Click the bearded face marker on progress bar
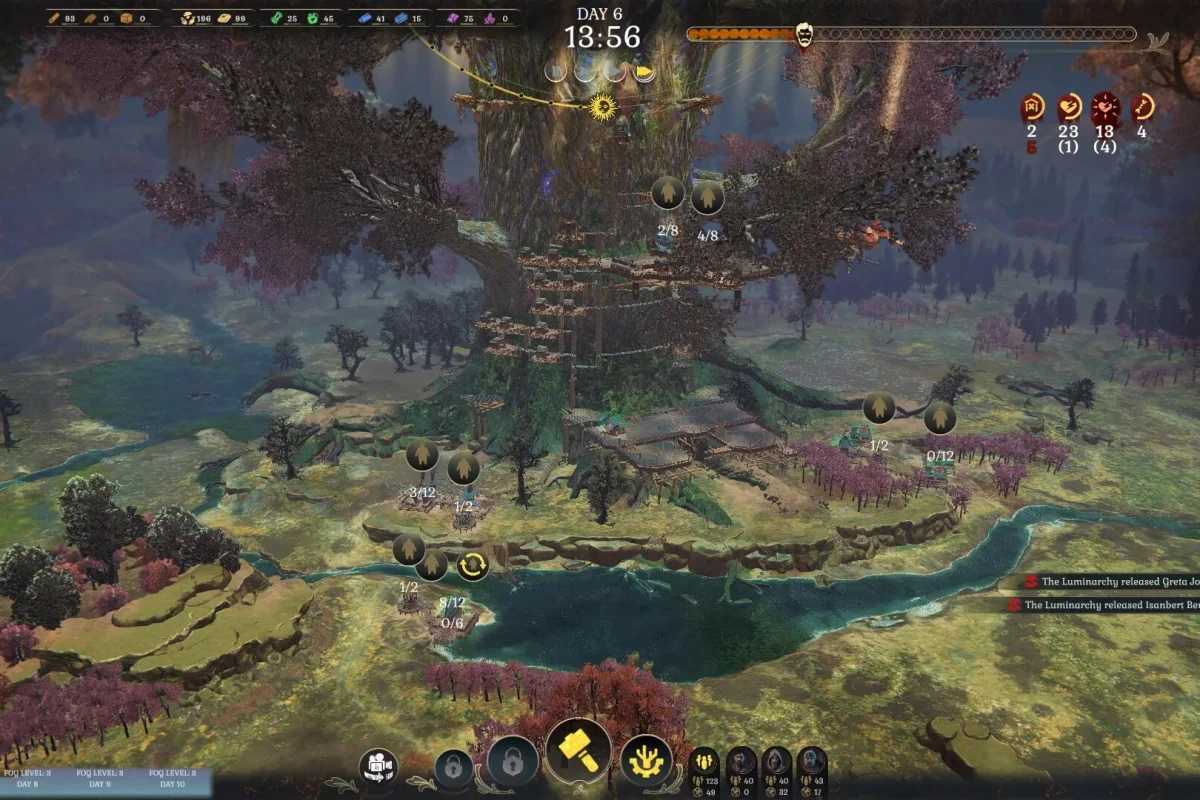This screenshot has width=1200, height=800. click(803, 35)
